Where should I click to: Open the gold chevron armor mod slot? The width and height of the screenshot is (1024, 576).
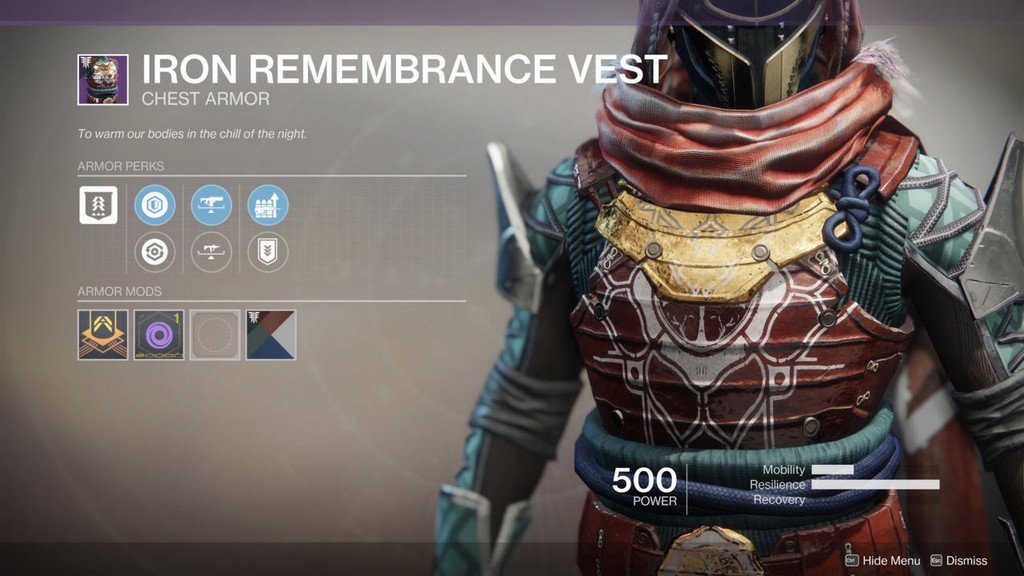click(103, 334)
